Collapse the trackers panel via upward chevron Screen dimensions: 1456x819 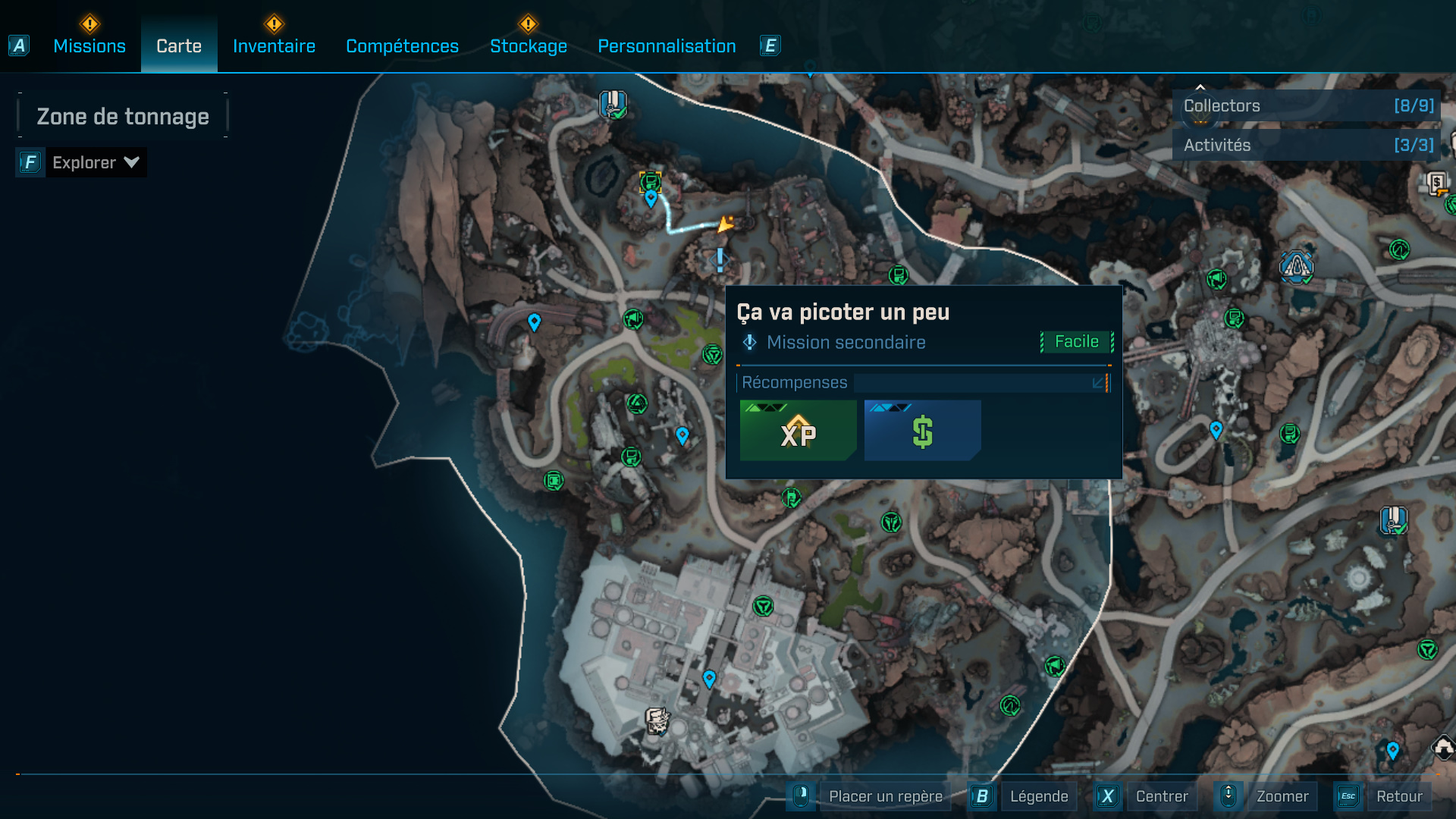[x=1200, y=86]
